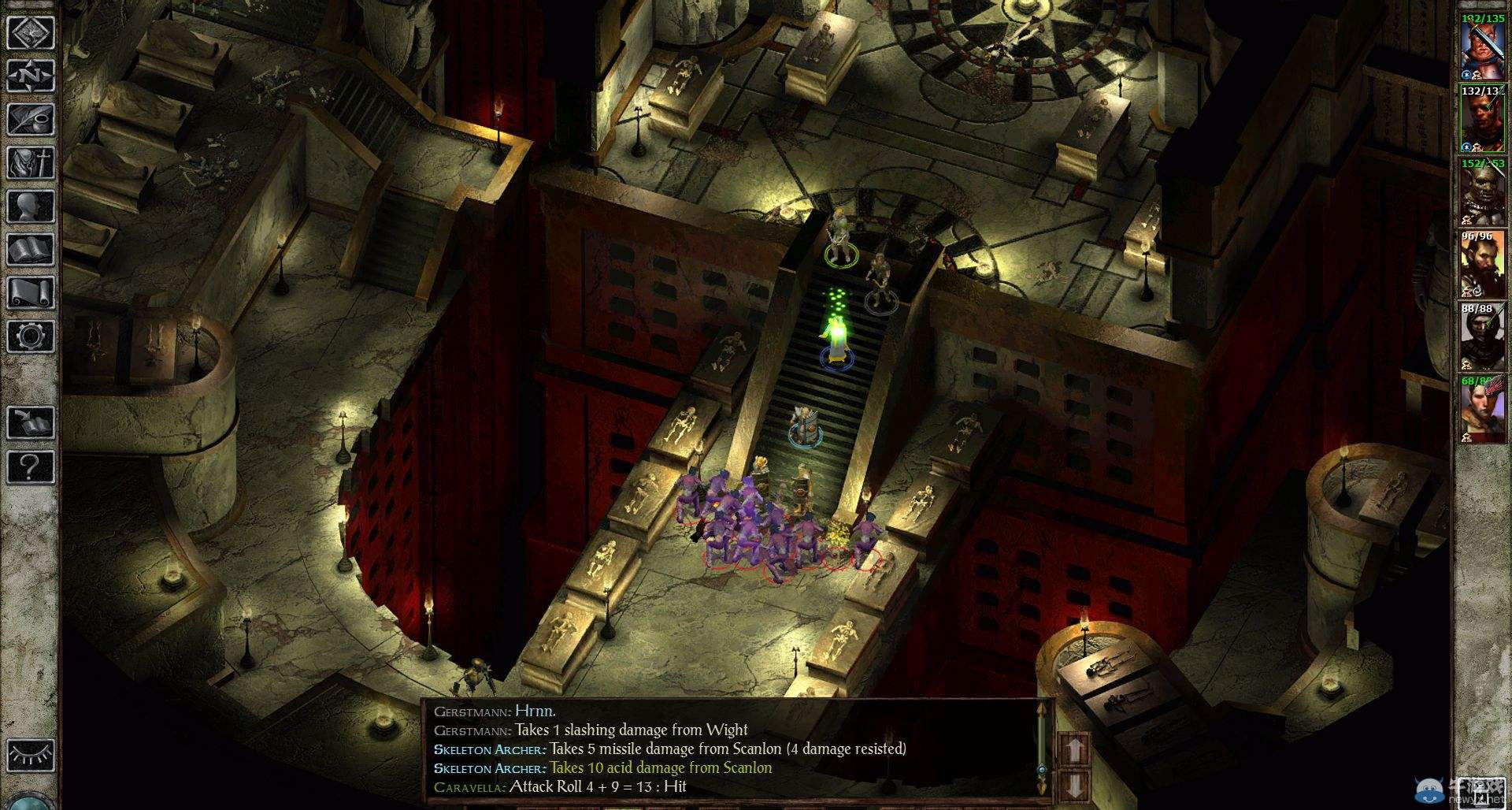This screenshot has height=810, width=1512.
Task: Open the mage spellbook icon
Action: click(x=31, y=250)
